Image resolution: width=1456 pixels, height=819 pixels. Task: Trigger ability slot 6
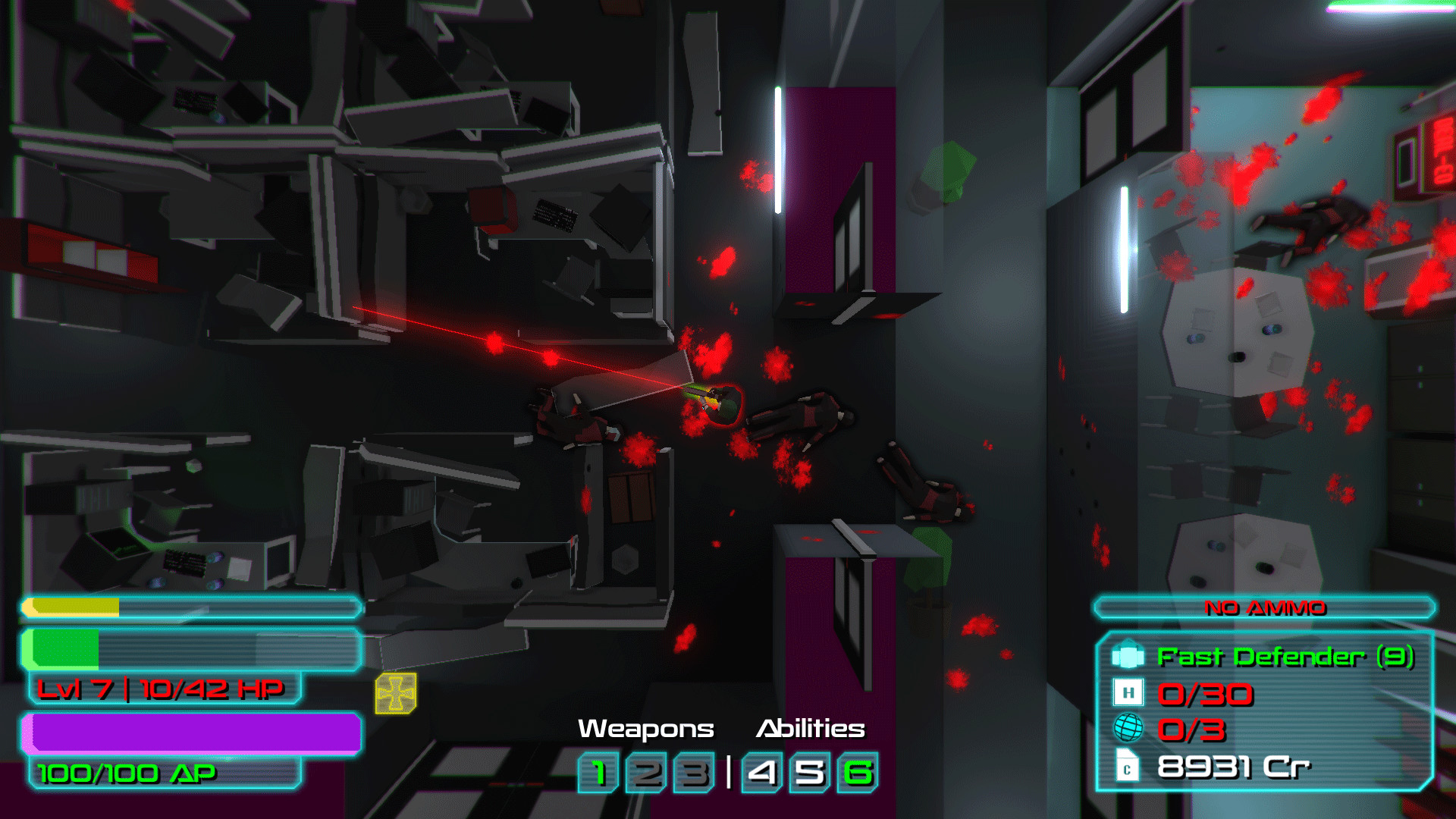click(x=858, y=773)
